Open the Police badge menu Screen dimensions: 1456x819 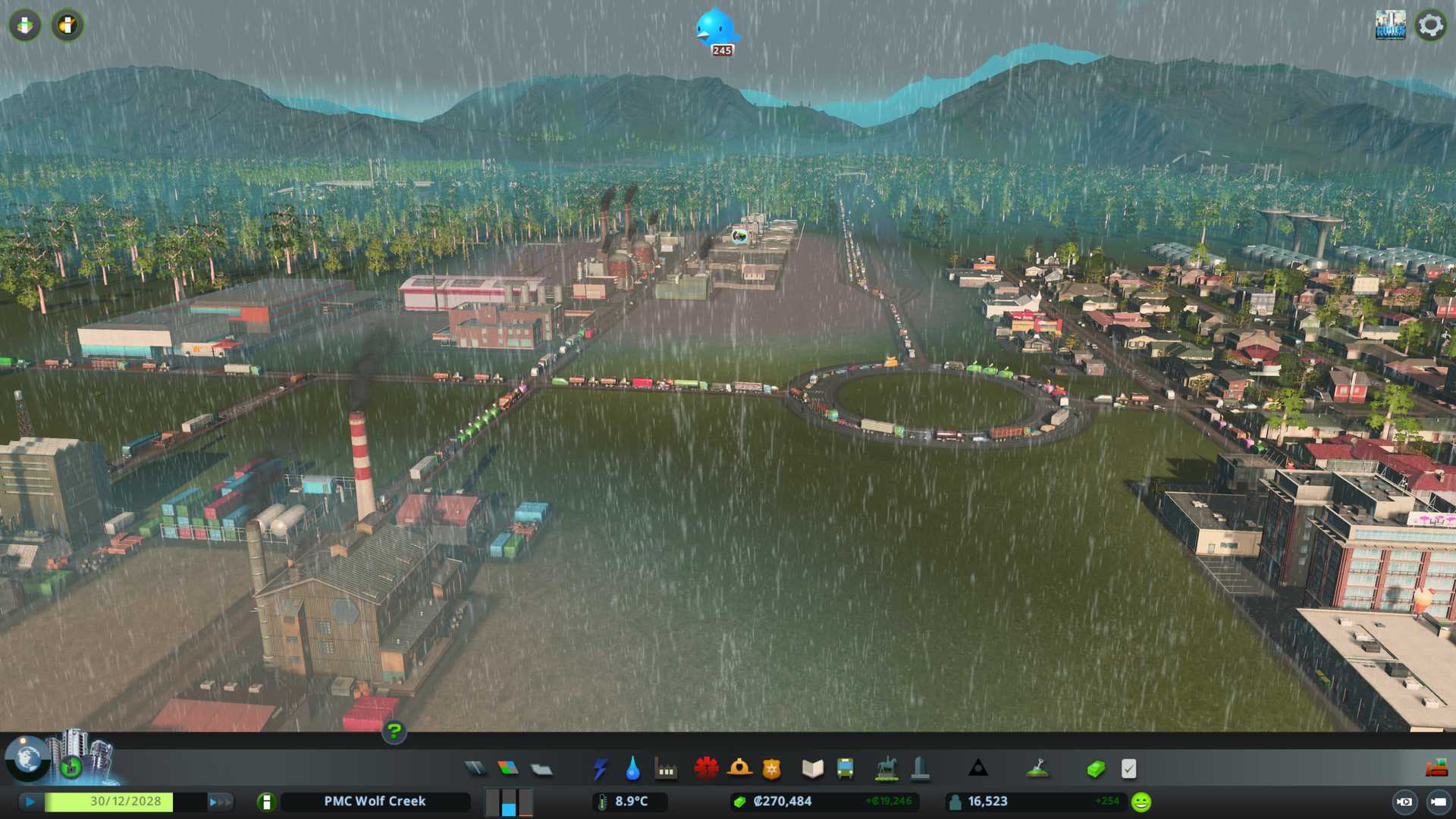pos(771,769)
